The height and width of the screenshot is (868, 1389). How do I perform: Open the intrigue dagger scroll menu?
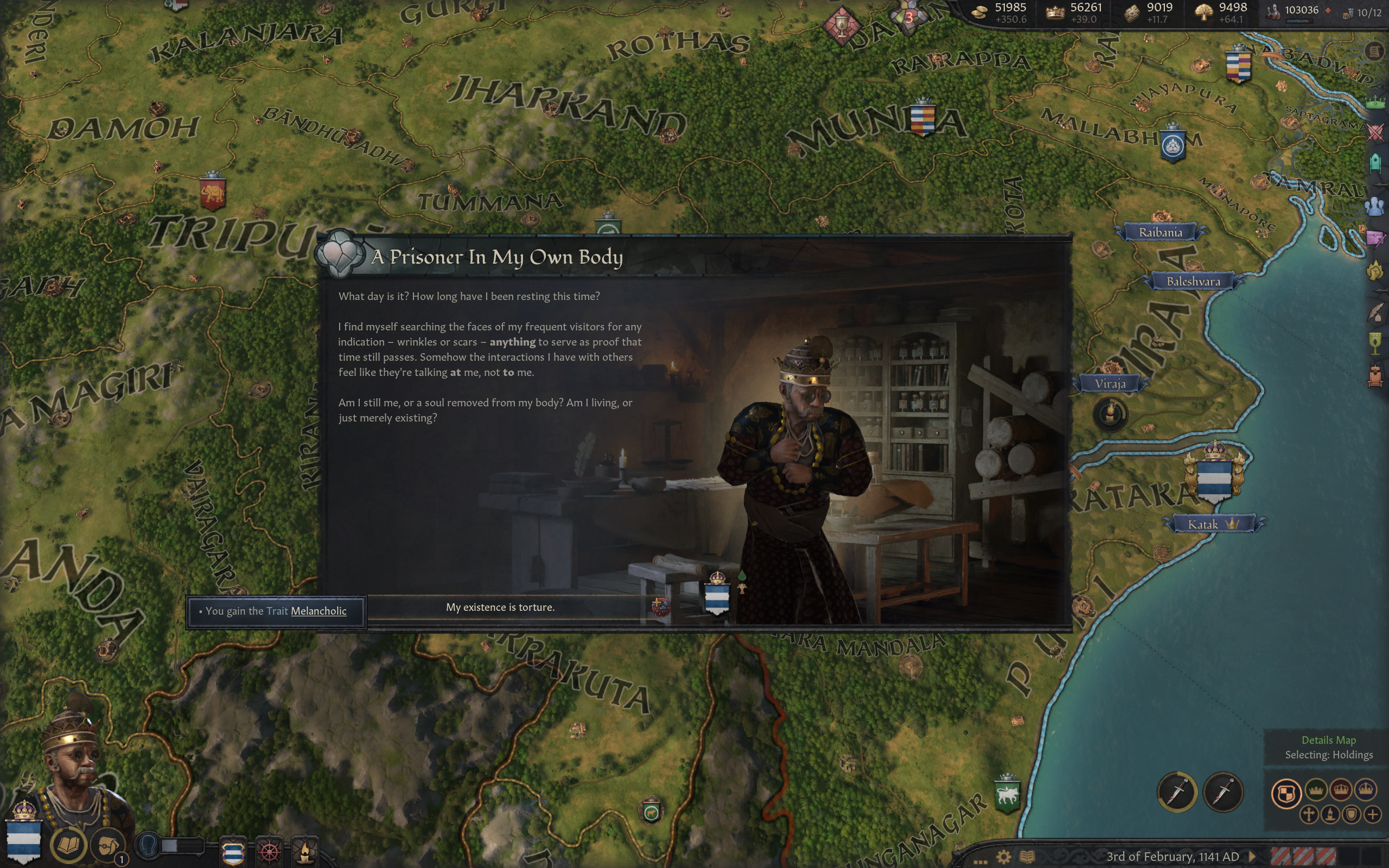[1376, 238]
